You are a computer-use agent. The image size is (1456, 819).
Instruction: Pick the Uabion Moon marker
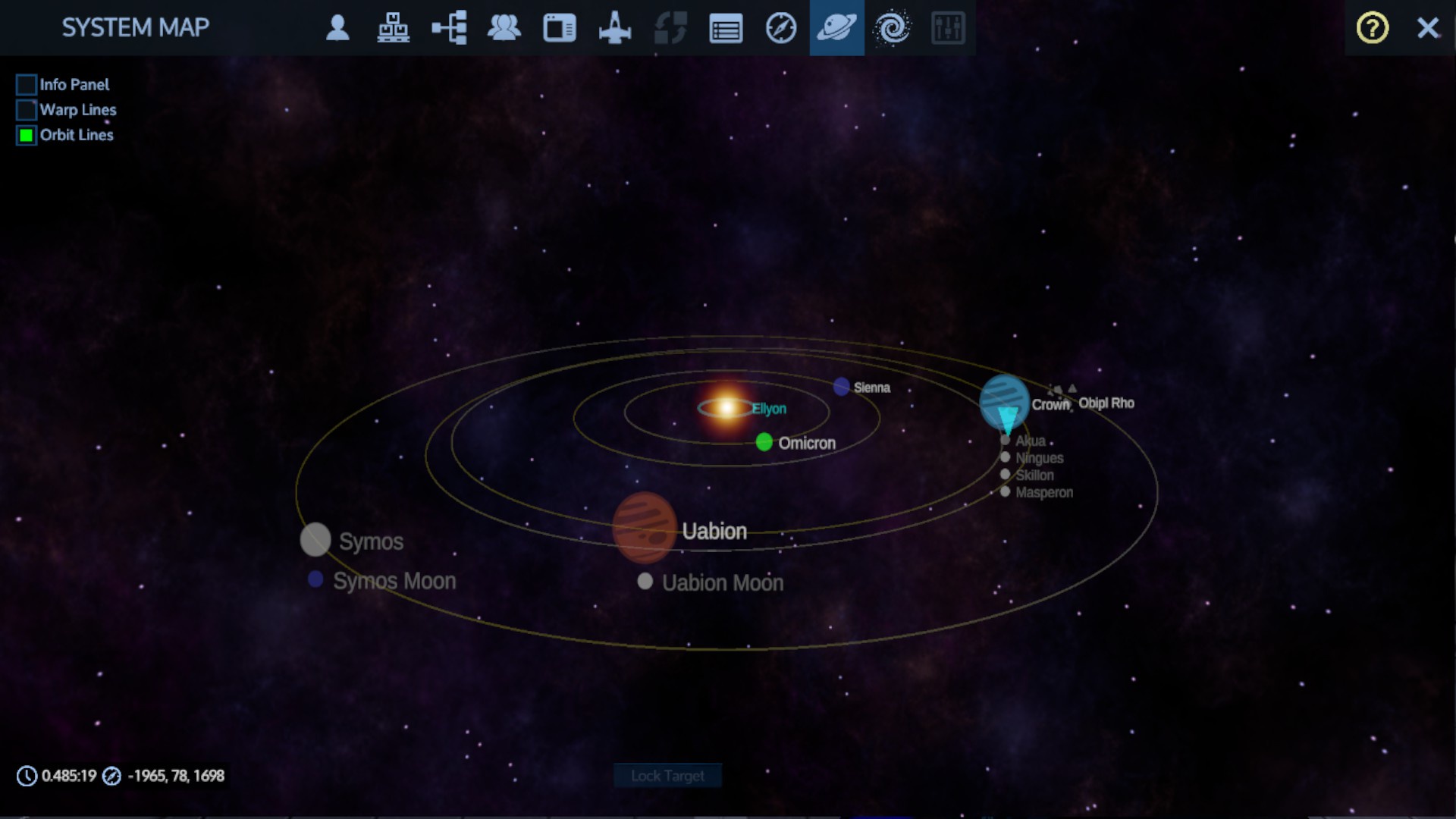(x=645, y=582)
